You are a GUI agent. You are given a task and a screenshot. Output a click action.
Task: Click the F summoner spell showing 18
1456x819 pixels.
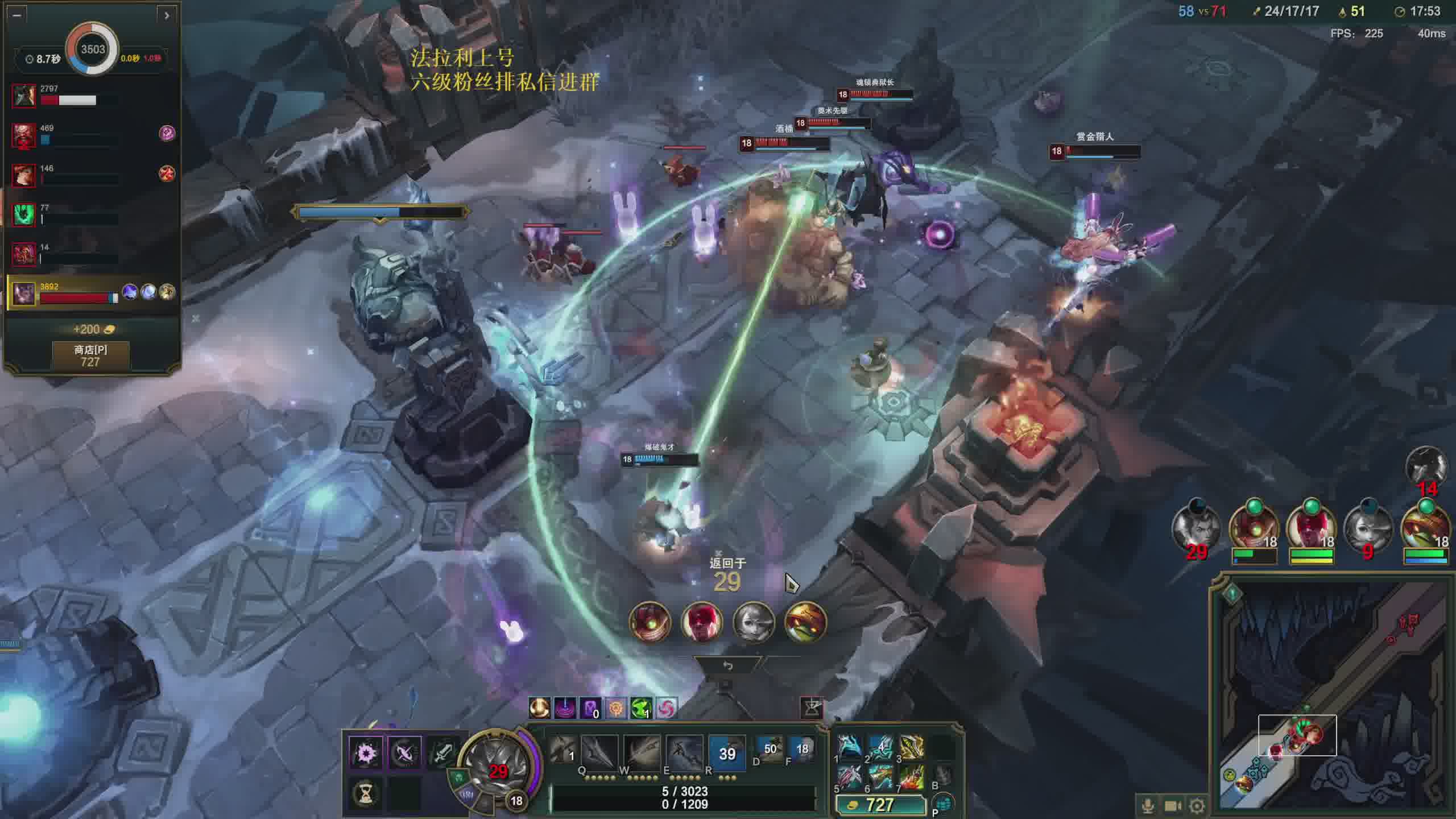click(x=802, y=748)
